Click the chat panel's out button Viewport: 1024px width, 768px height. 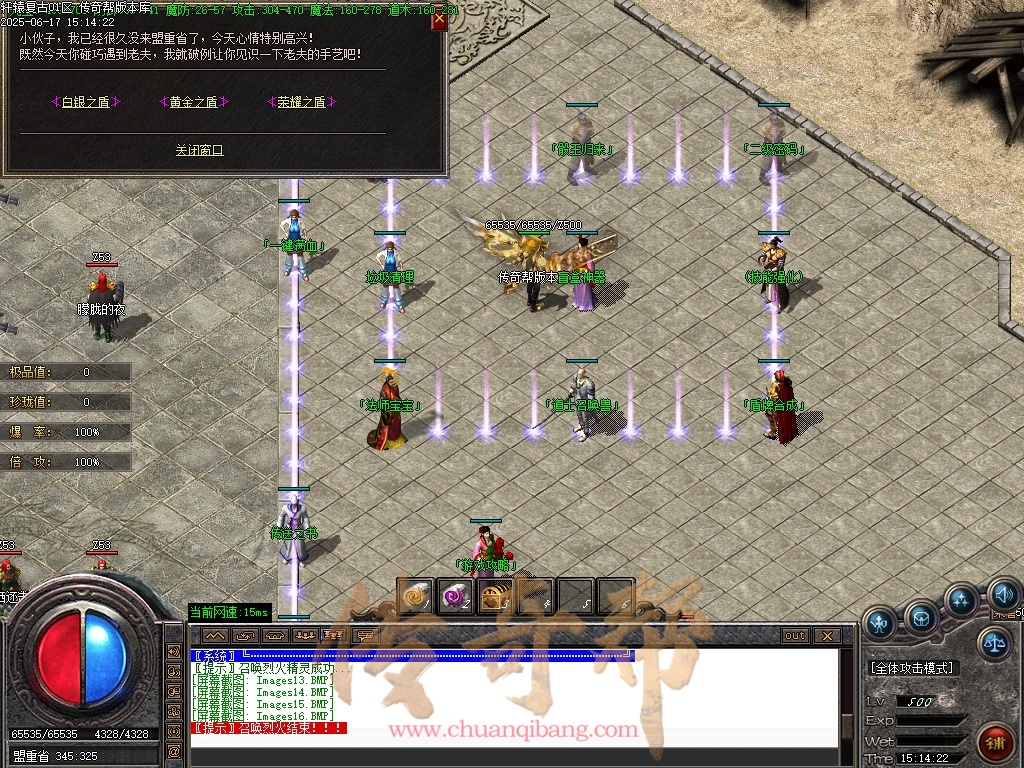(794, 635)
